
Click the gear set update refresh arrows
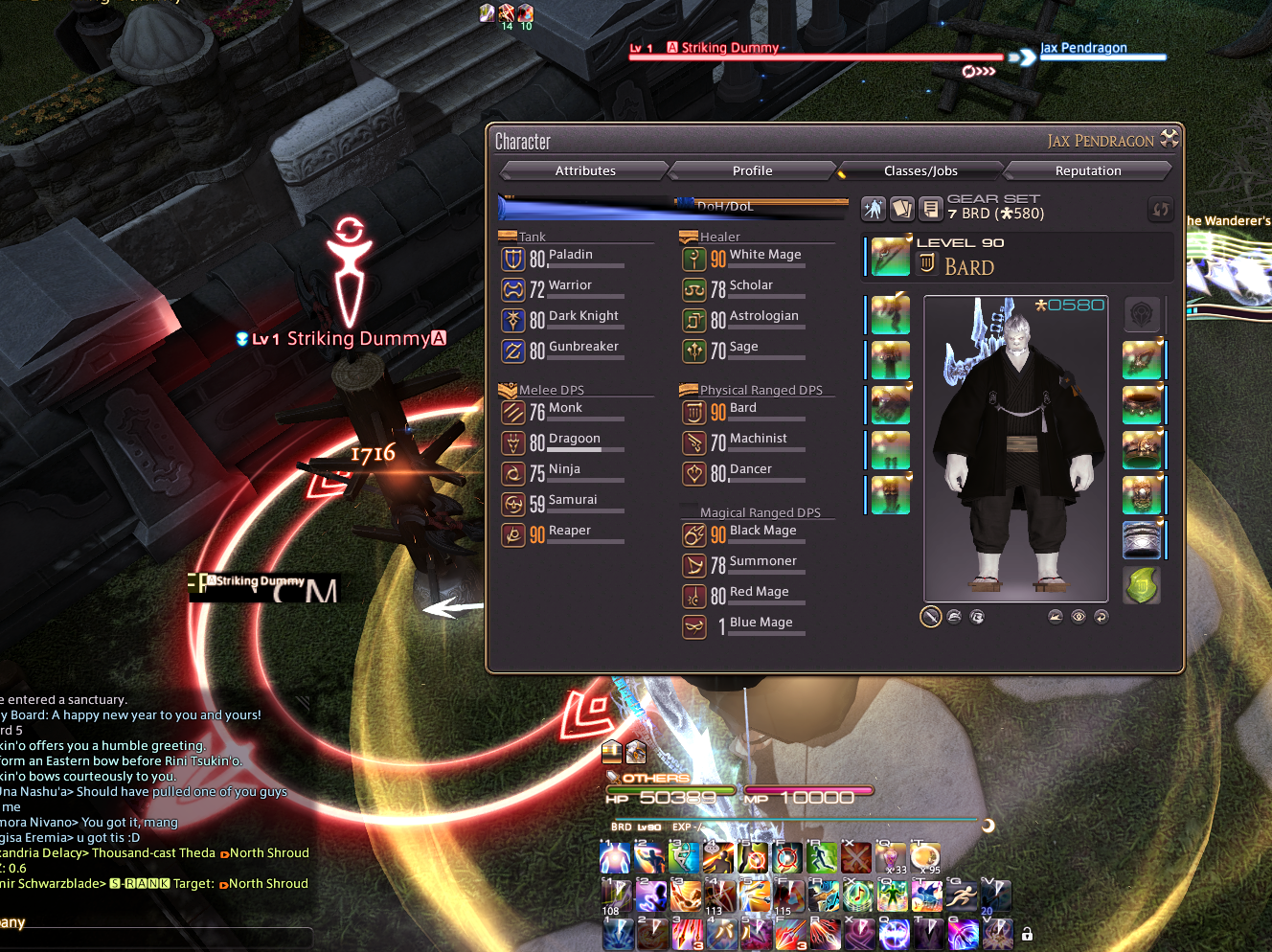click(x=1160, y=209)
